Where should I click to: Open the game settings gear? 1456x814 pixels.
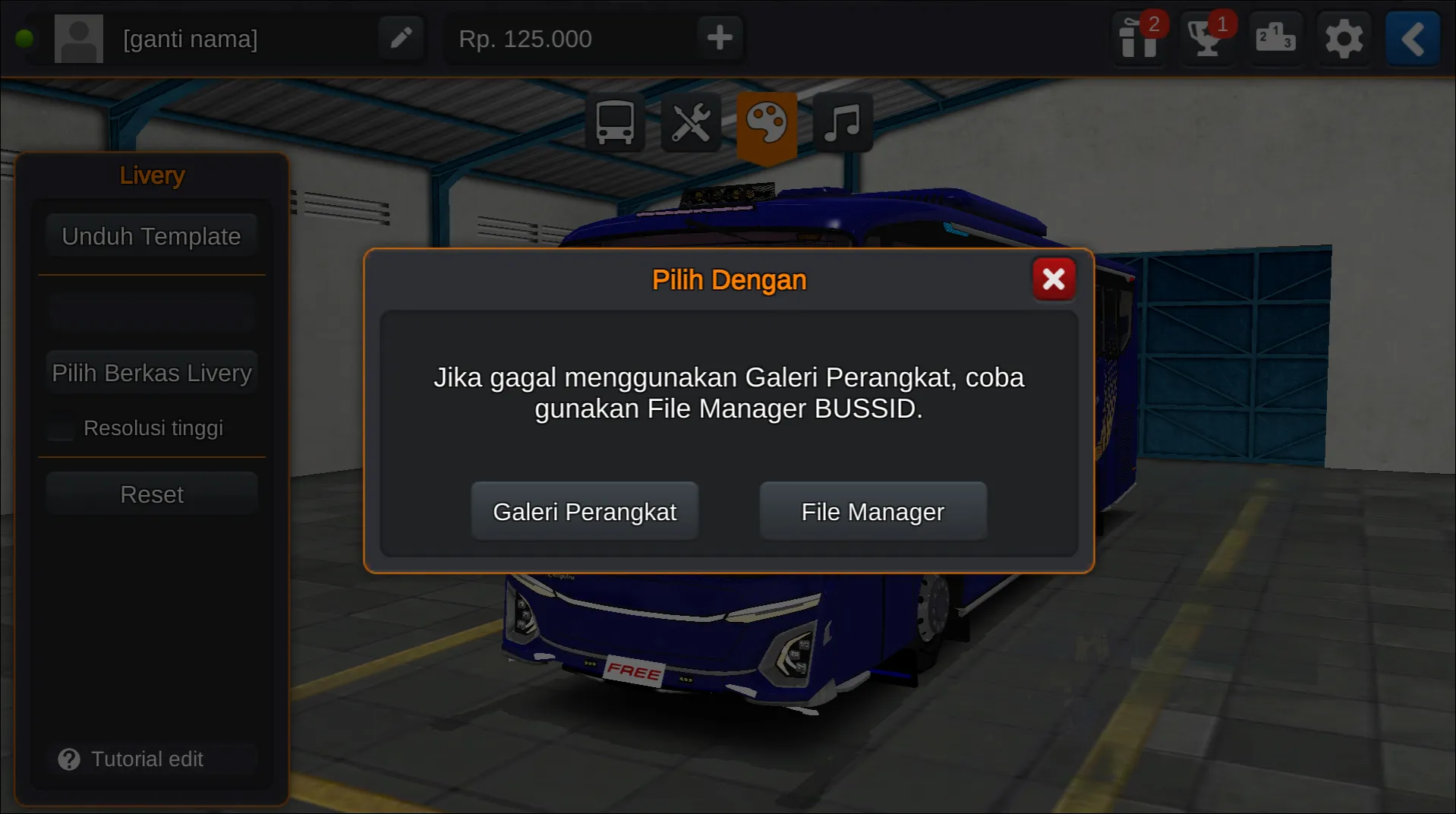[1344, 38]
